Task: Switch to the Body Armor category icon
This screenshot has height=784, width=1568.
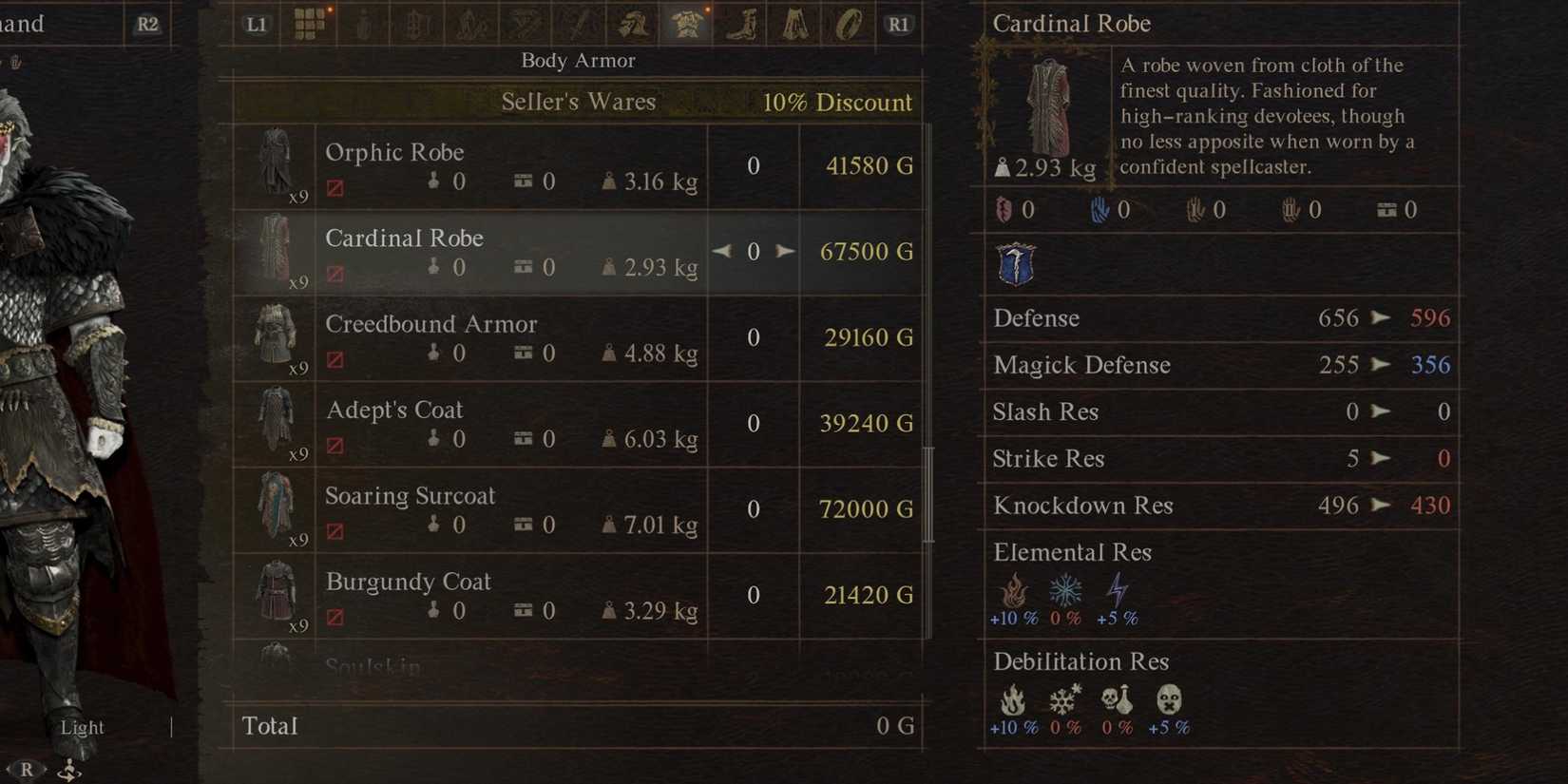Action: point(686,23)
